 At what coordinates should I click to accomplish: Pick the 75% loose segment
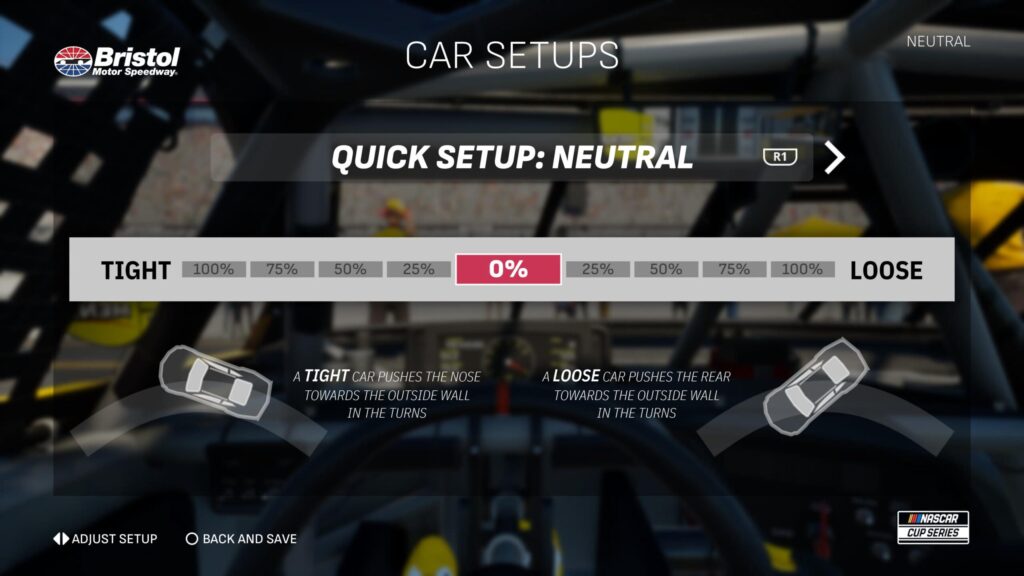coord(734,269)
